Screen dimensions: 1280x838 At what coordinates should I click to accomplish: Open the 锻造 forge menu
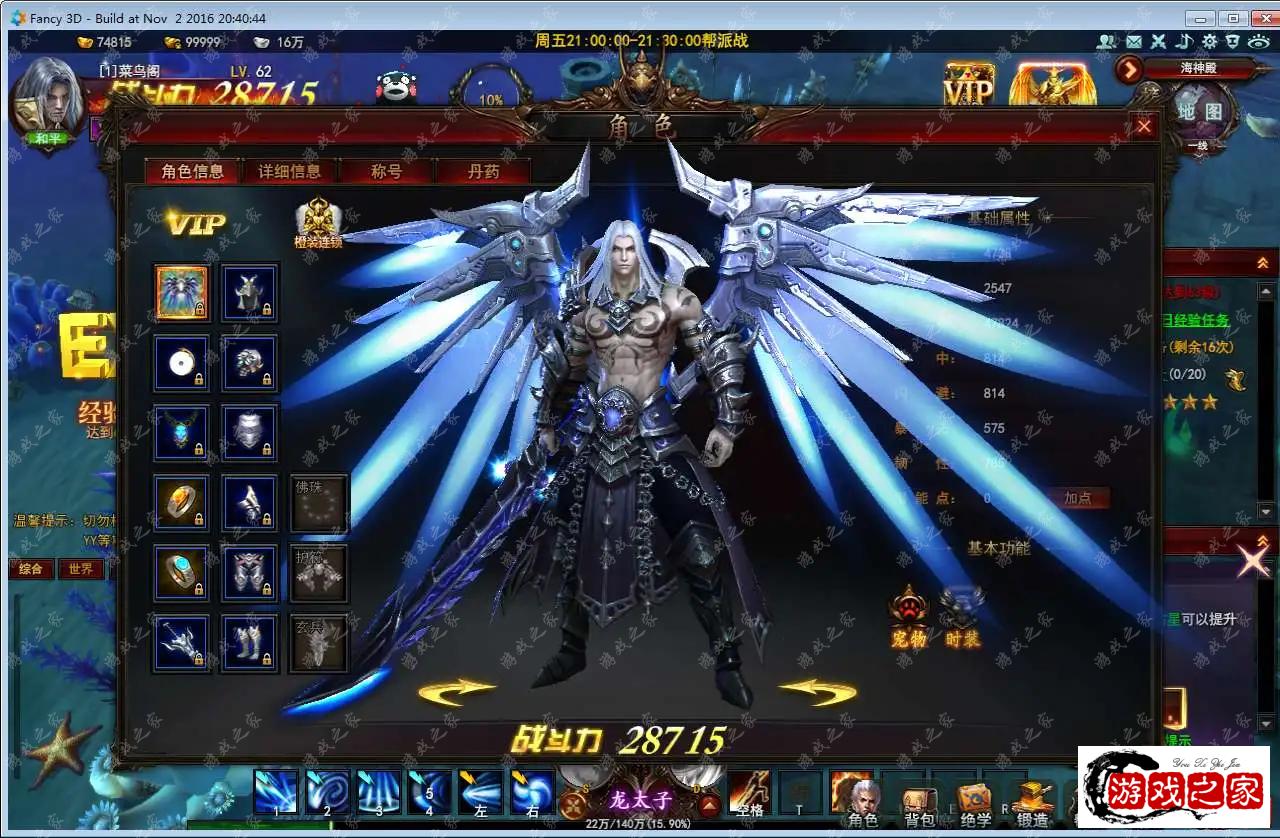coord(1033,801)
